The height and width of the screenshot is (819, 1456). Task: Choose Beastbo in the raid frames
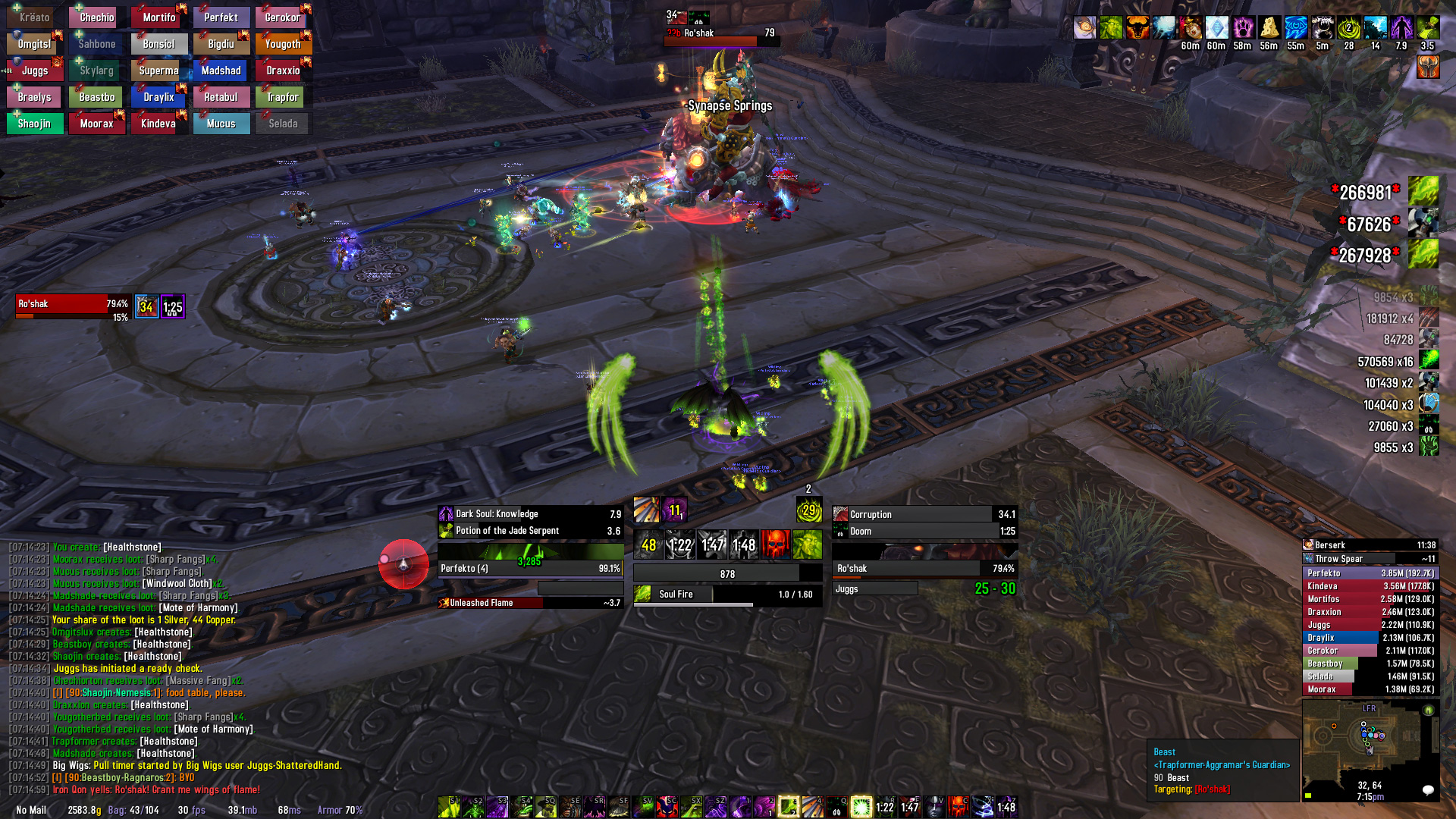(97, 97)
